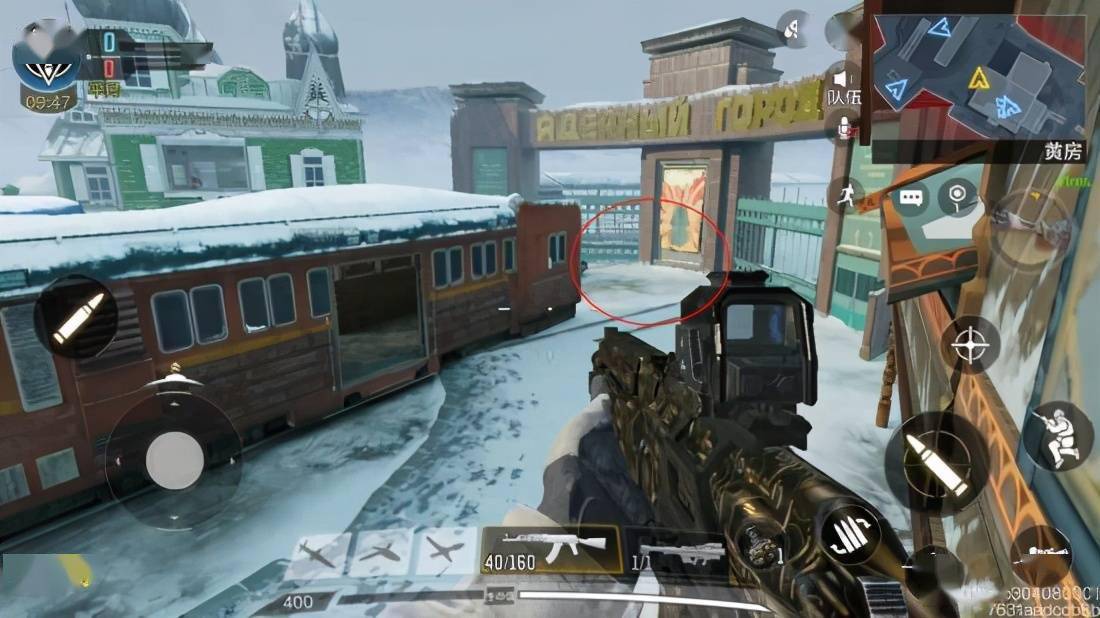
Task: Reload using the three-bullets button
Action: pos(850,530)
